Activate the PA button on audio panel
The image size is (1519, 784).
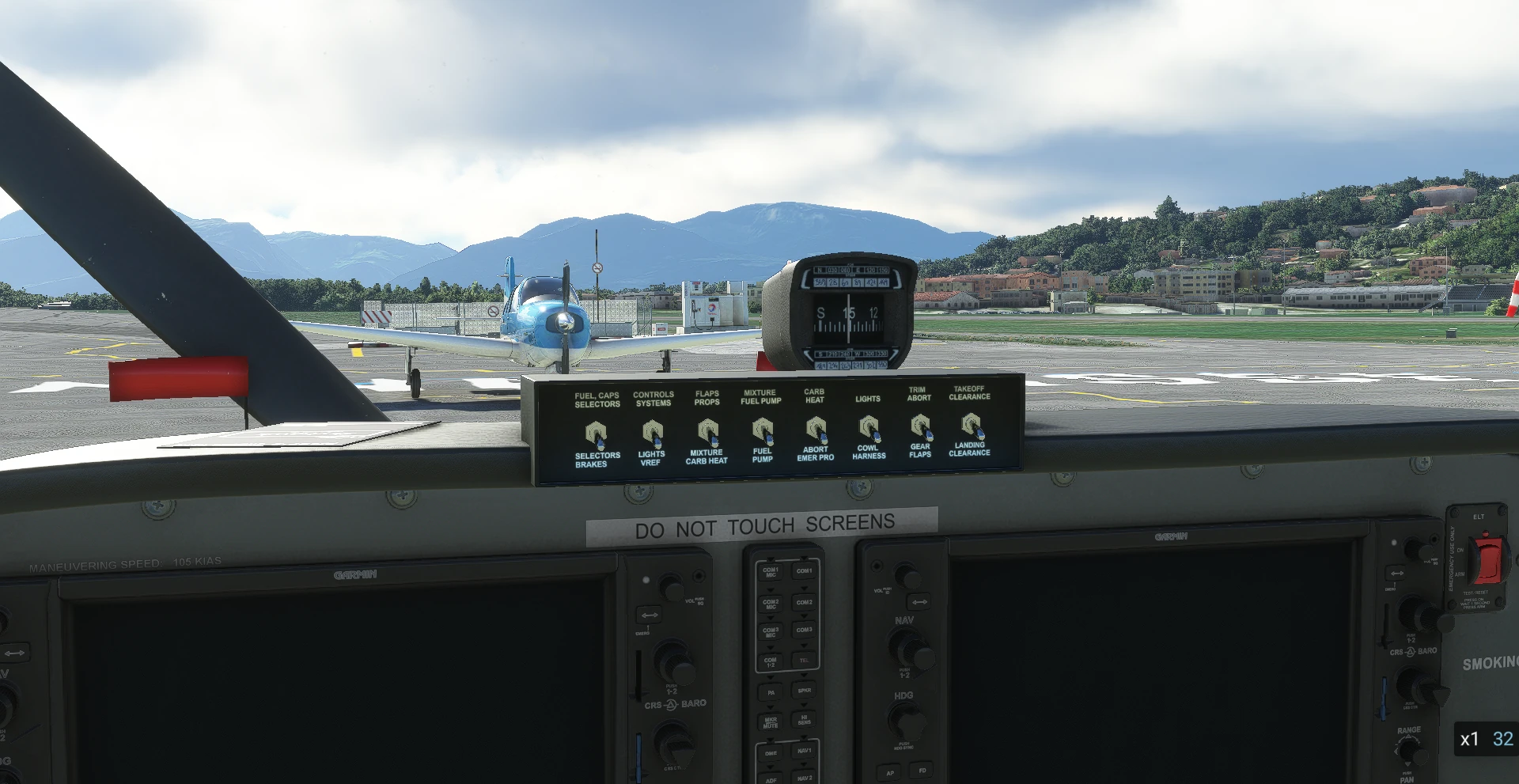coord(771,692)
